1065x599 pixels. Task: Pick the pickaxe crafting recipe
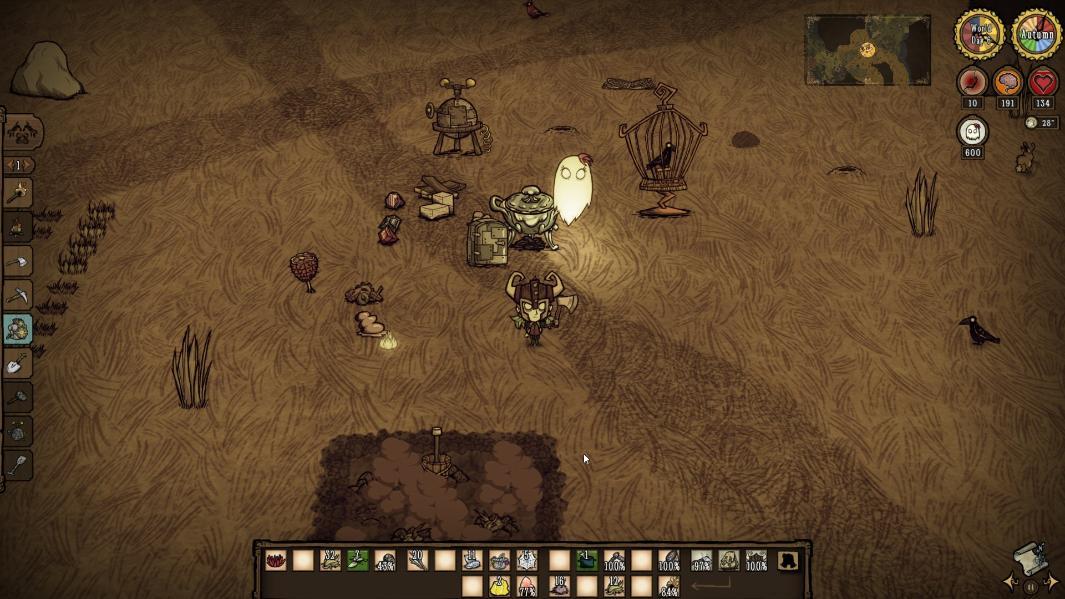[x=18, y=295]
